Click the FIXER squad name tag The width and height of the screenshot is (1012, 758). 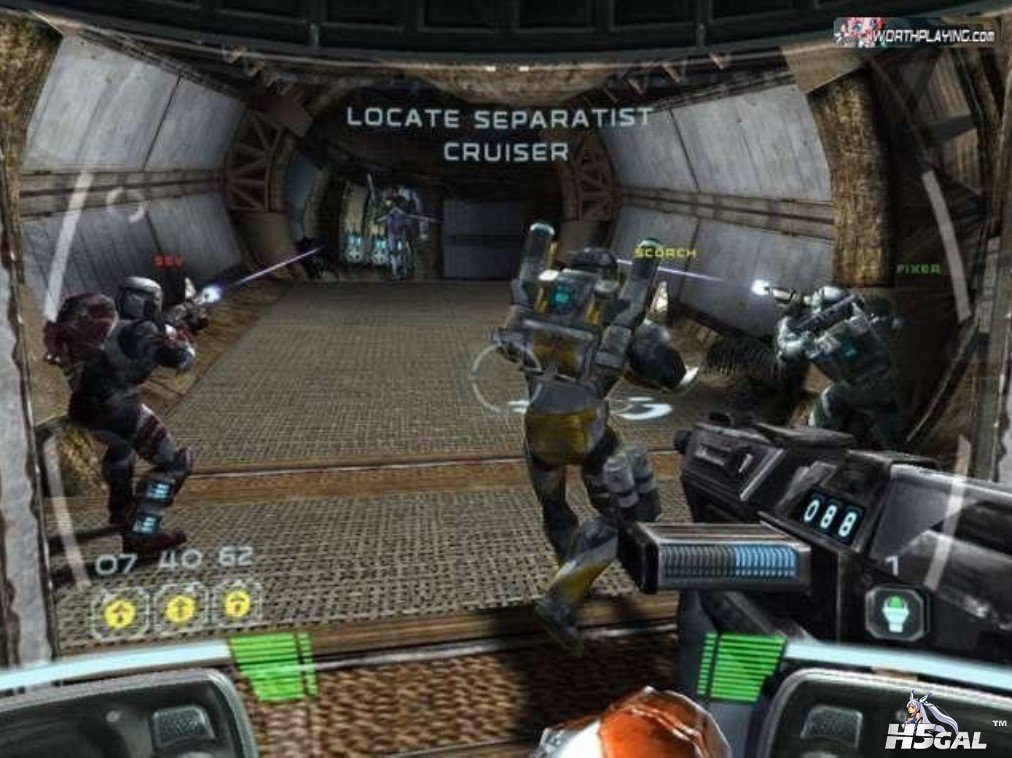click(x=917, y=269)
